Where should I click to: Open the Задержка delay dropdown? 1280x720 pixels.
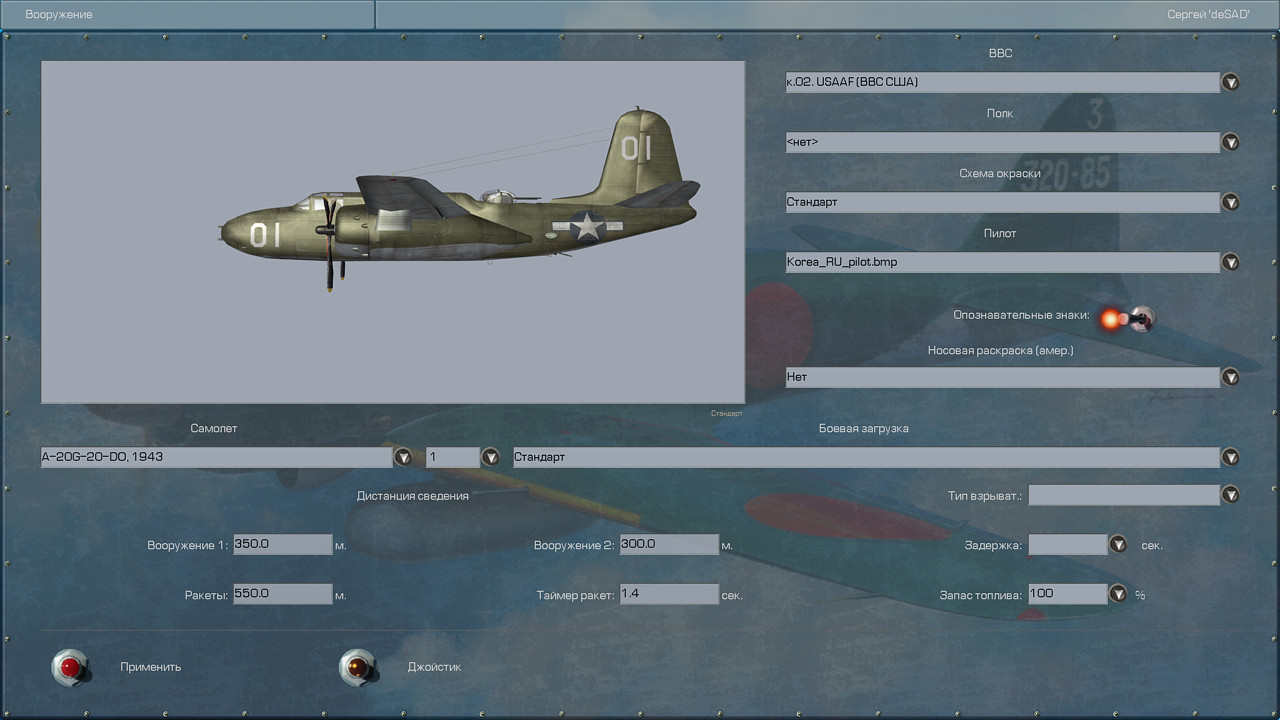[1118, 544]
